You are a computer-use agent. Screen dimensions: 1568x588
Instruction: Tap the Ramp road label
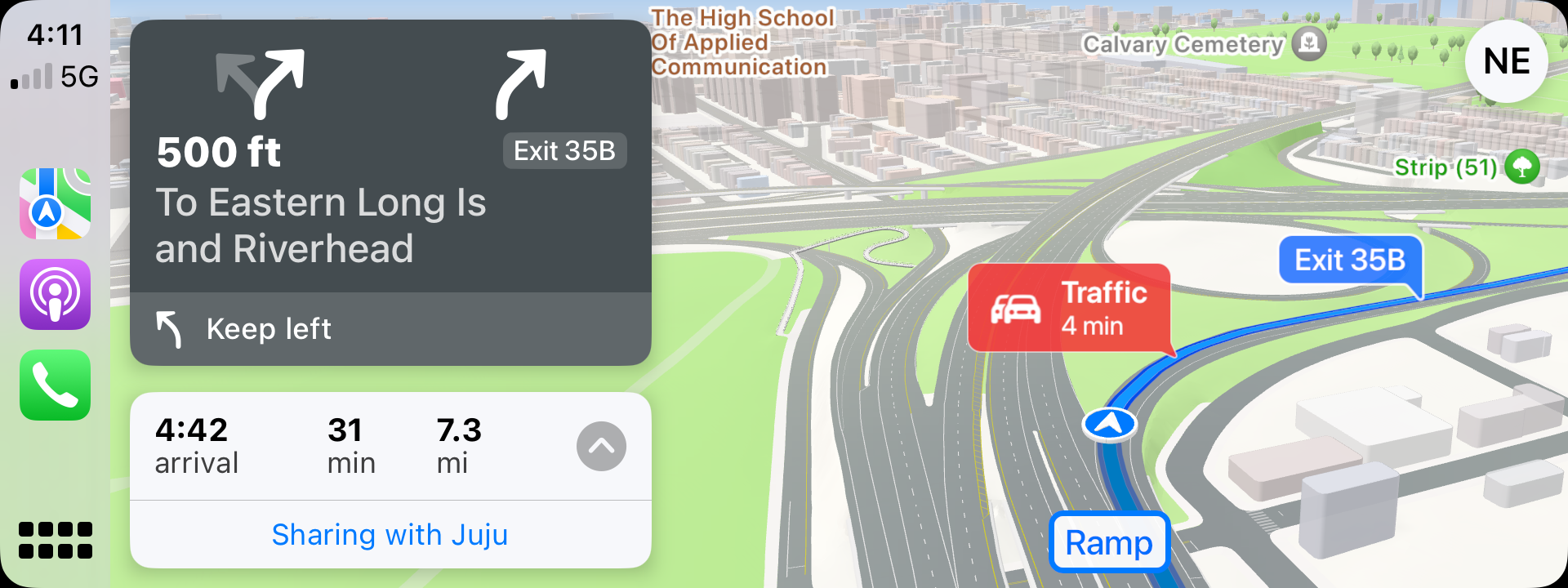[1108, 542]
